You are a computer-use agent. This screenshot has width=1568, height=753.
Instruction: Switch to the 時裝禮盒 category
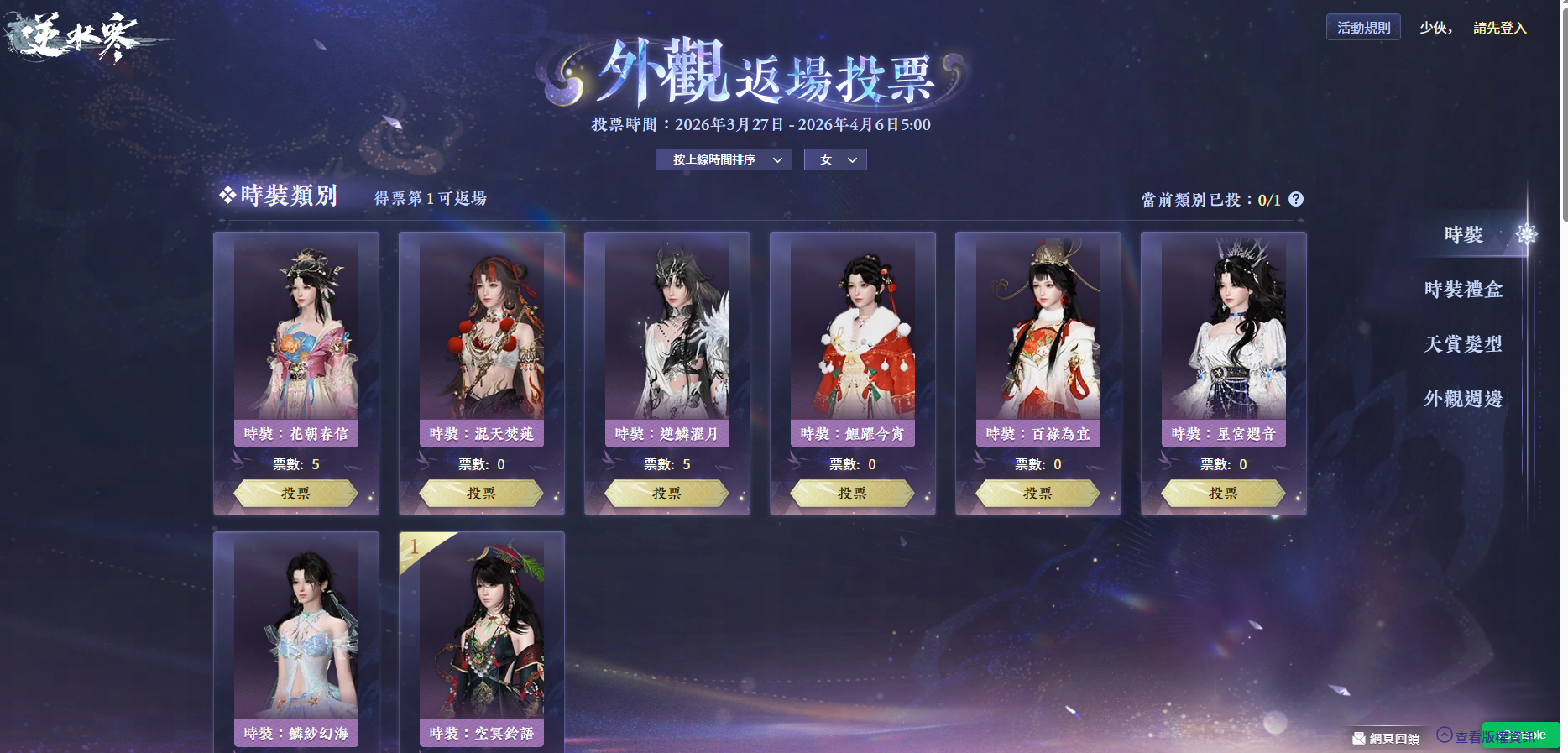[x=1463, y=290]
